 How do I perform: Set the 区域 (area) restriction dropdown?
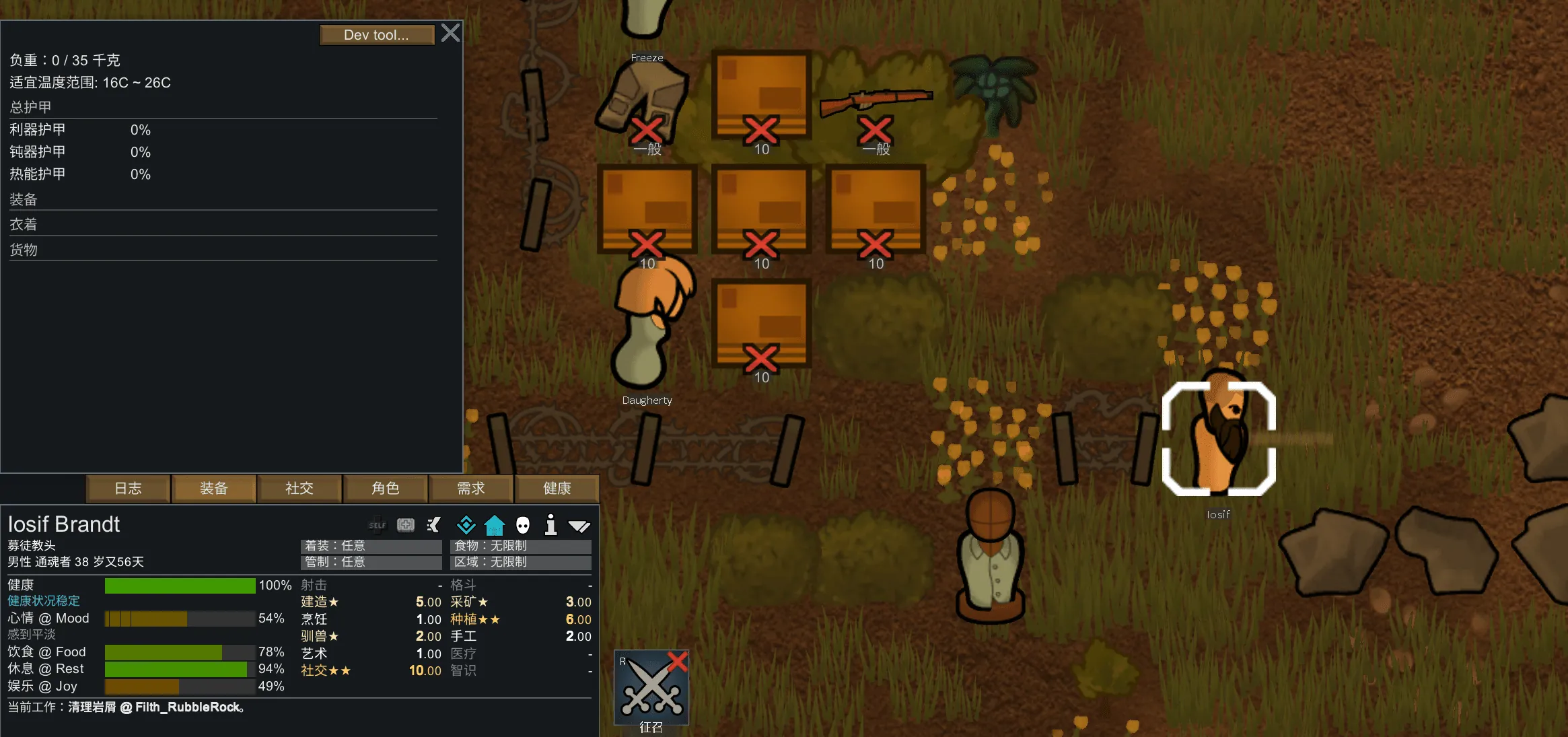520,562
